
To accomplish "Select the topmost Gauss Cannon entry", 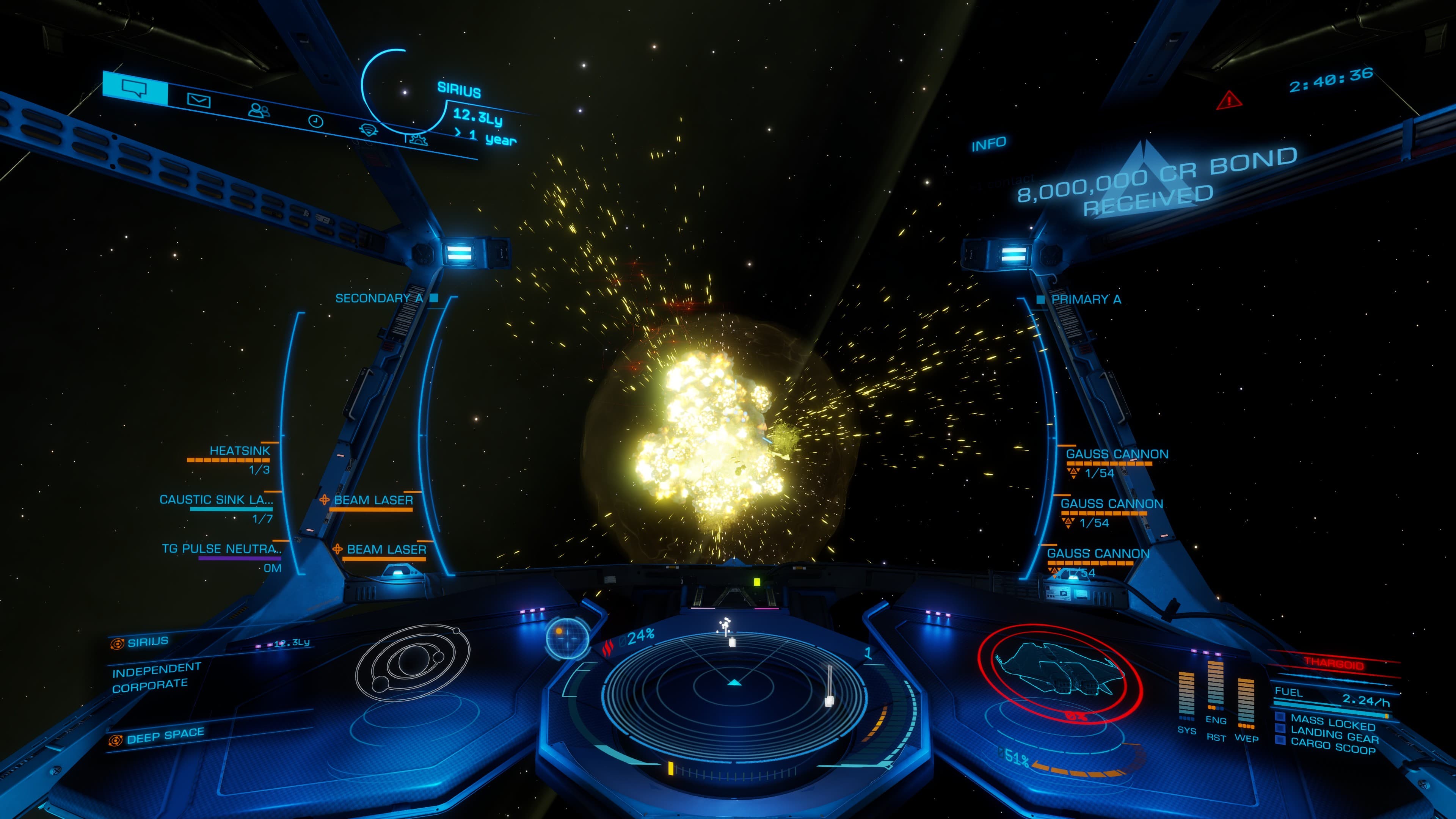I will coord(1116,455).
